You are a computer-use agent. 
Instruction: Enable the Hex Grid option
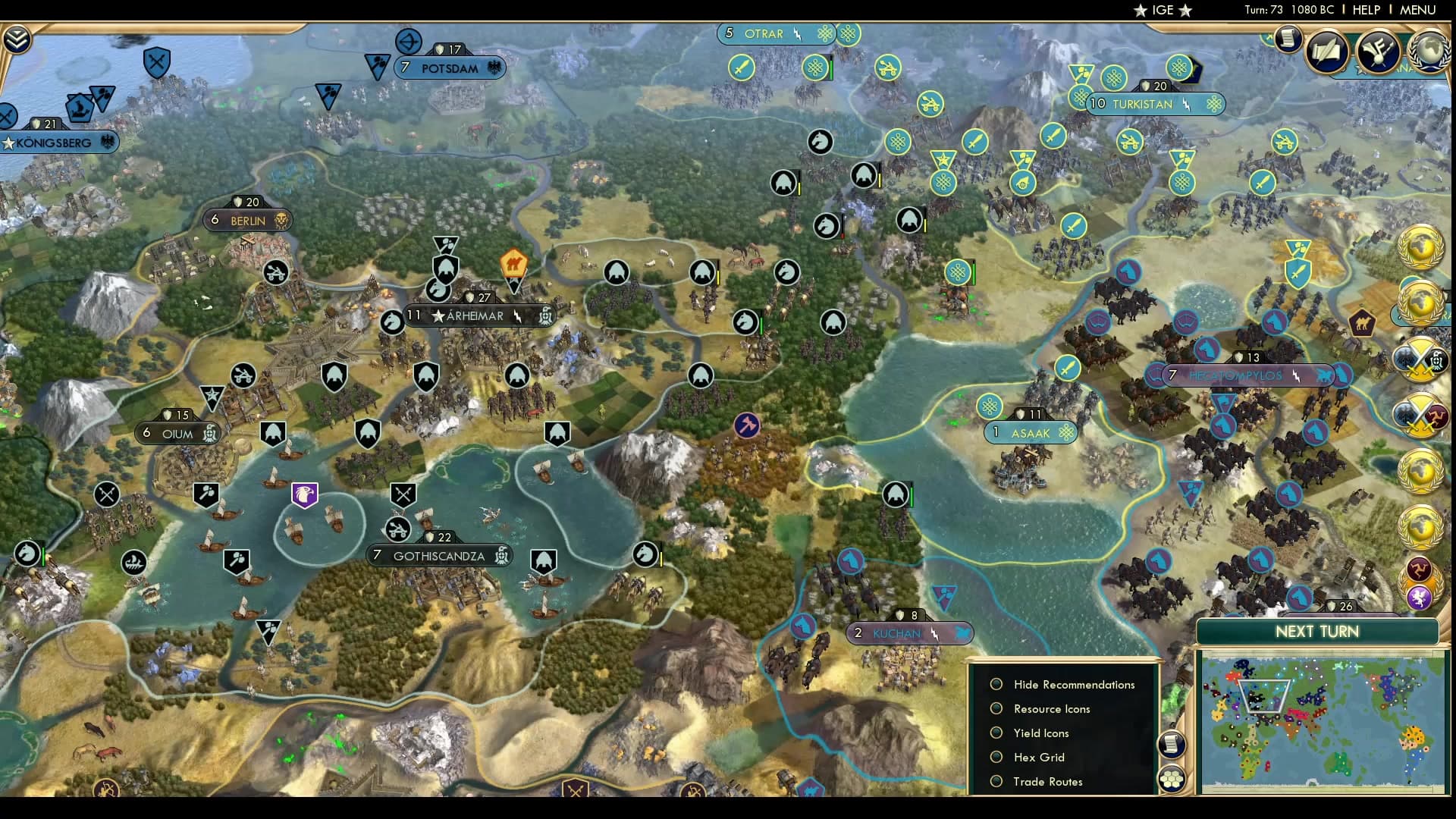coord(996,757)
